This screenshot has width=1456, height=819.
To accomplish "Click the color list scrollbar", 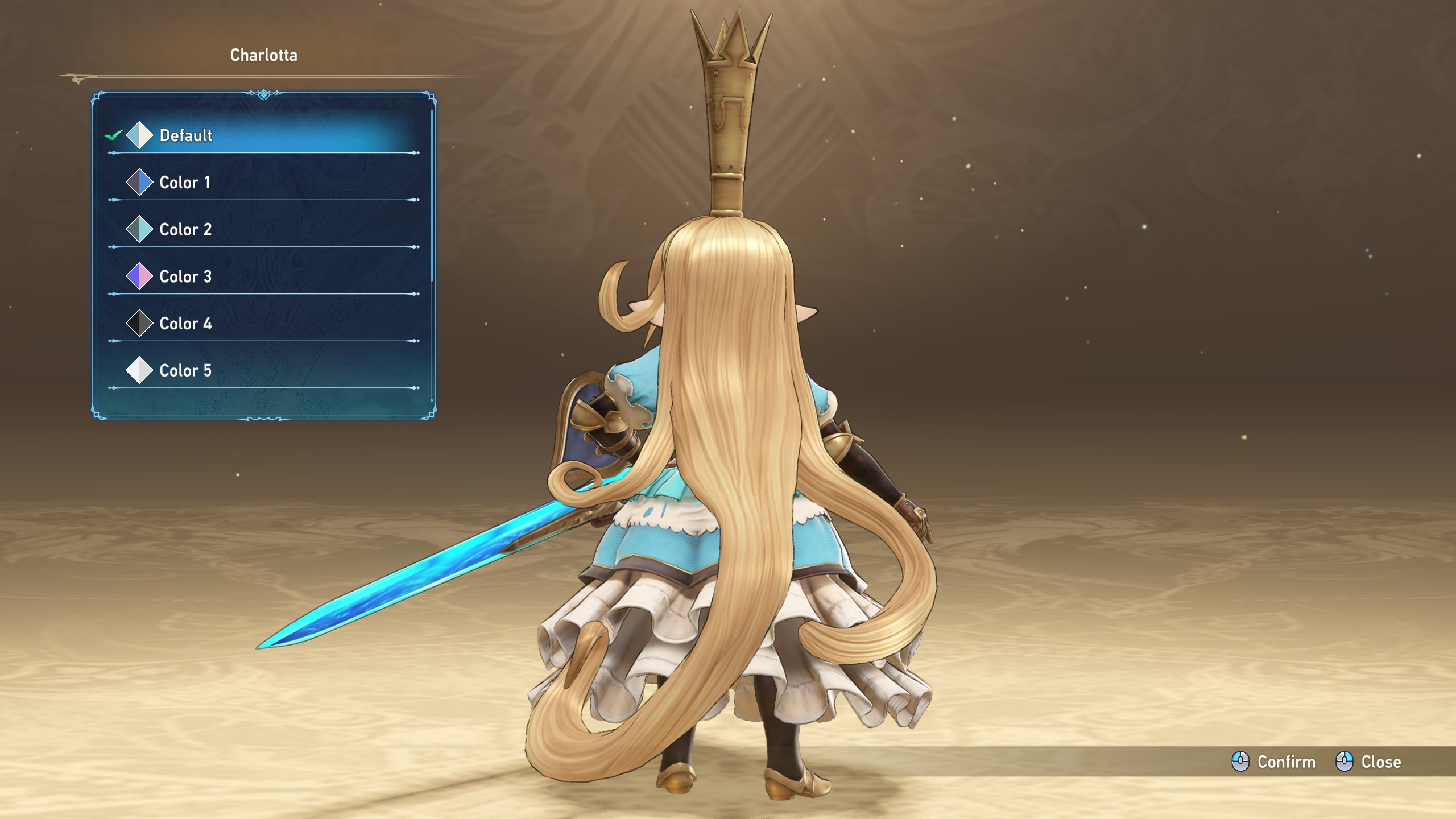I will click(x=432, y=193).
